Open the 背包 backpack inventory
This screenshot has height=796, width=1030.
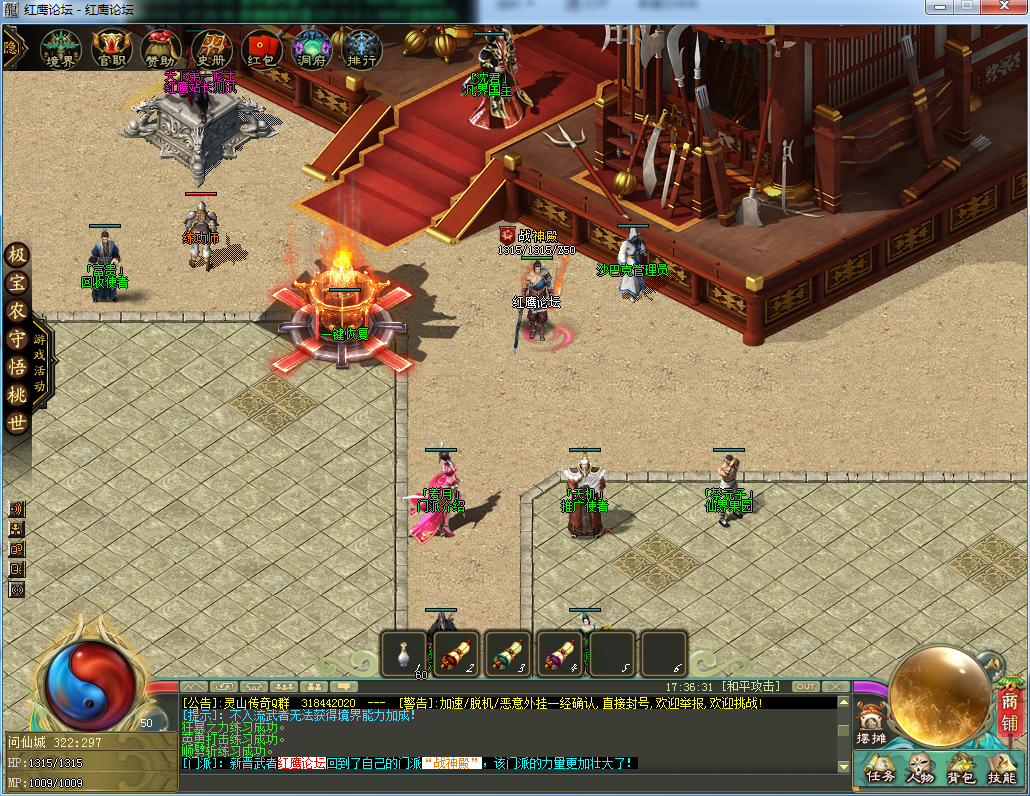[961, 769]
